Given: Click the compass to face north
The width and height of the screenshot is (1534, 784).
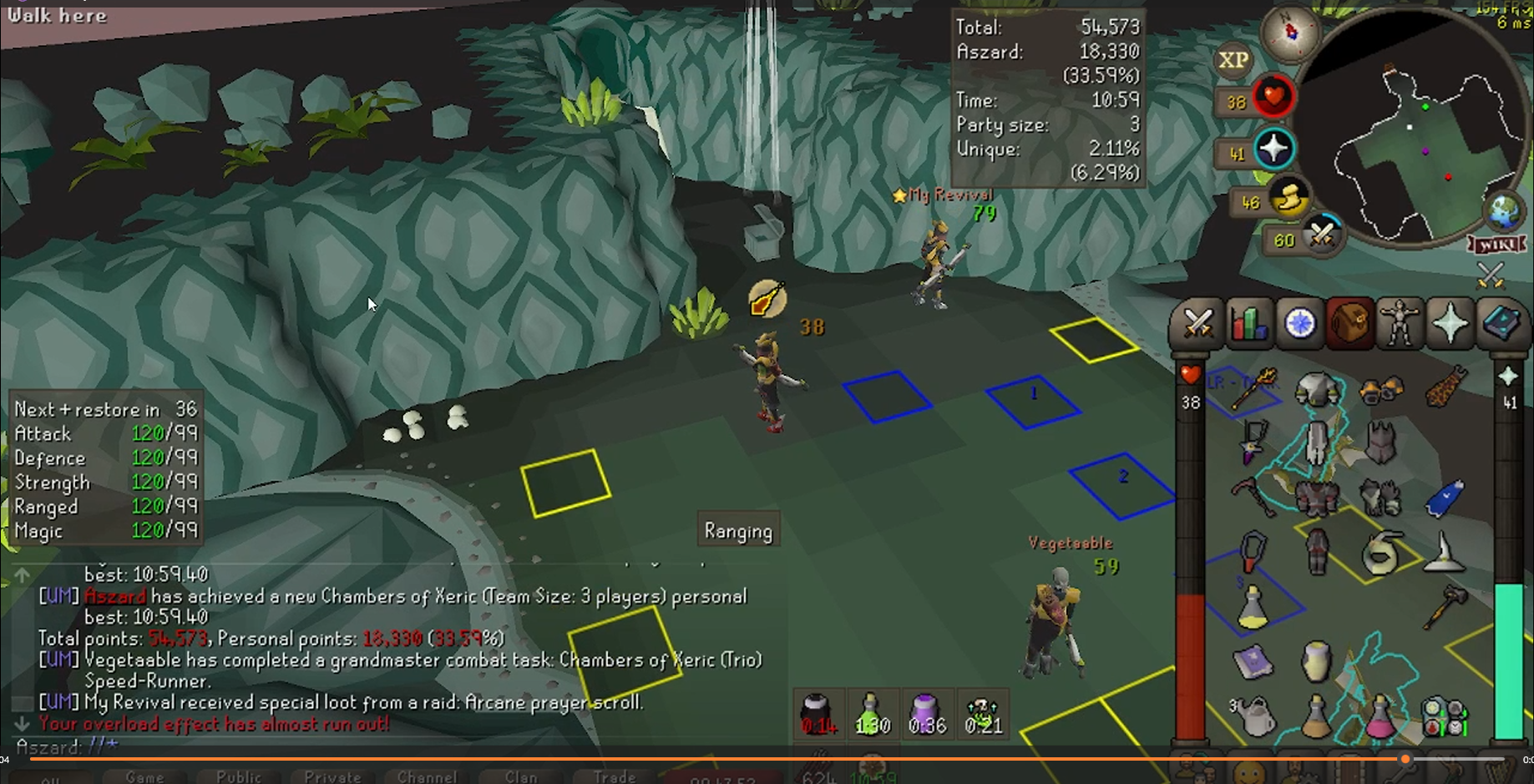Looking at the screenshot, I should click(x=1291, y=33).
